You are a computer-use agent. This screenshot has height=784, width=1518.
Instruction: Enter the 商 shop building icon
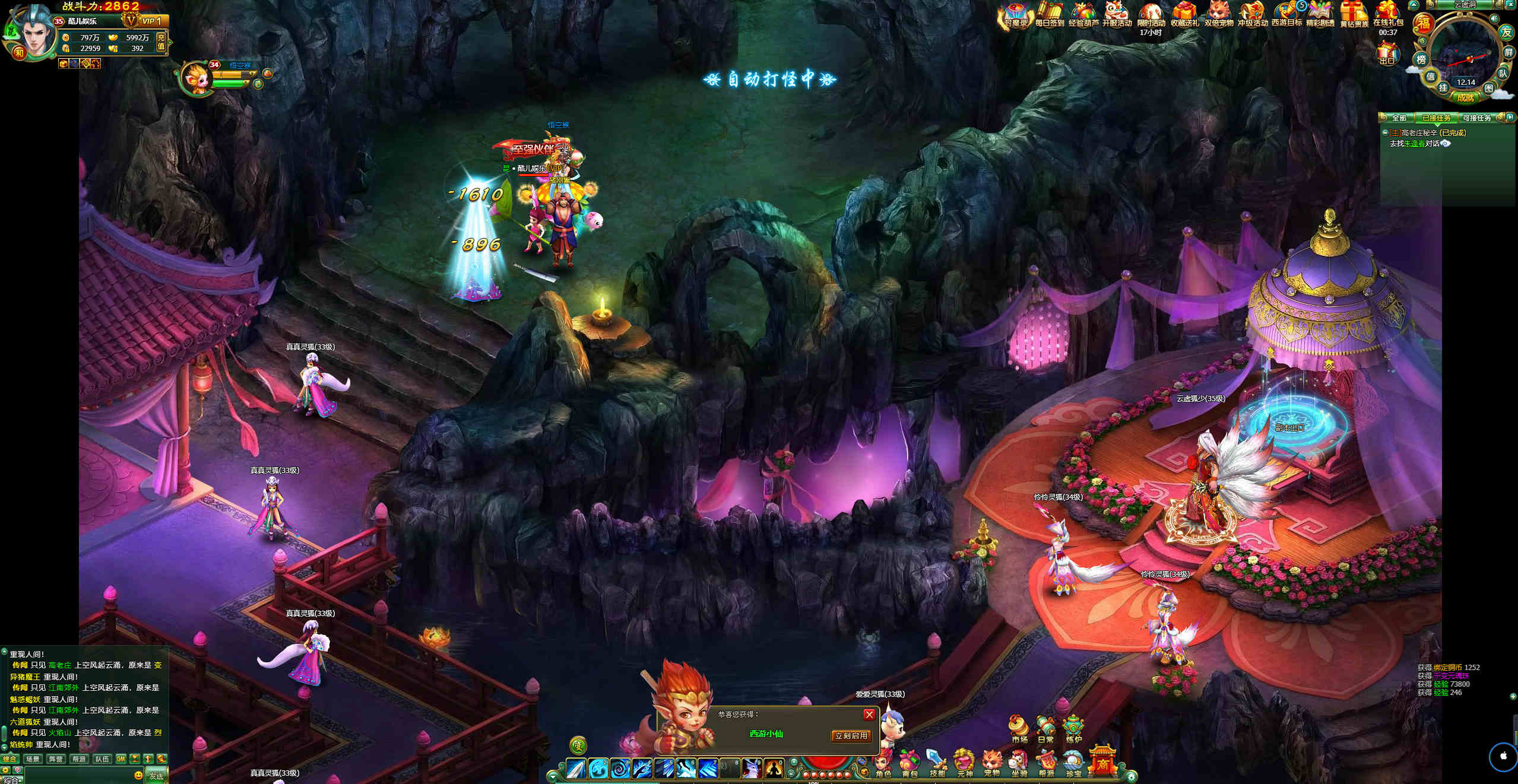1102,761
